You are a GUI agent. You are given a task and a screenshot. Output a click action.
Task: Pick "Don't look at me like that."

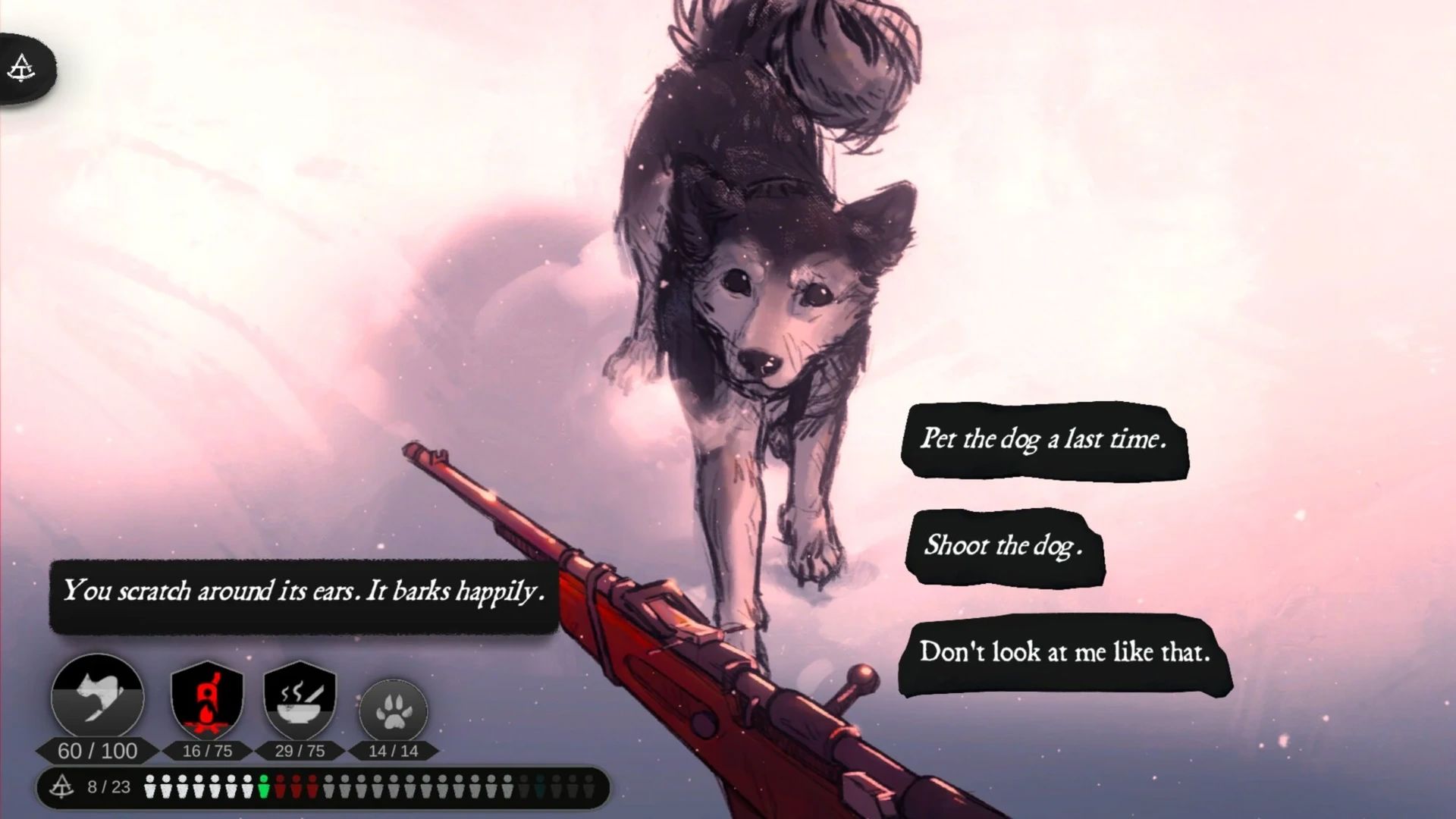click(1064, 653)
